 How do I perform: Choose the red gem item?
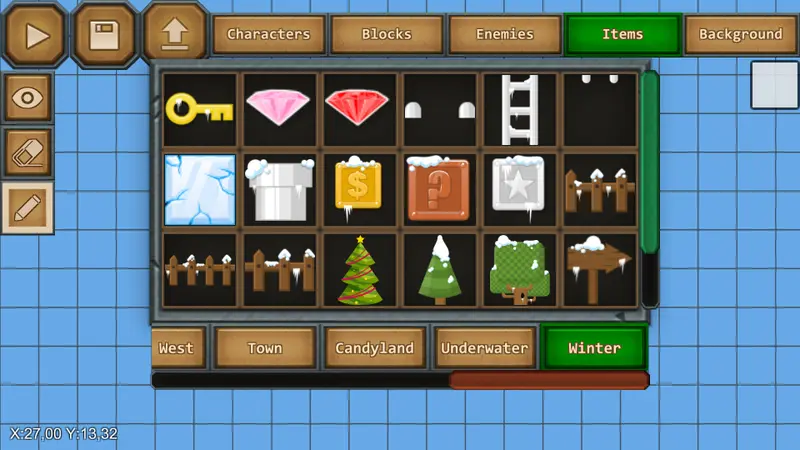360,108
